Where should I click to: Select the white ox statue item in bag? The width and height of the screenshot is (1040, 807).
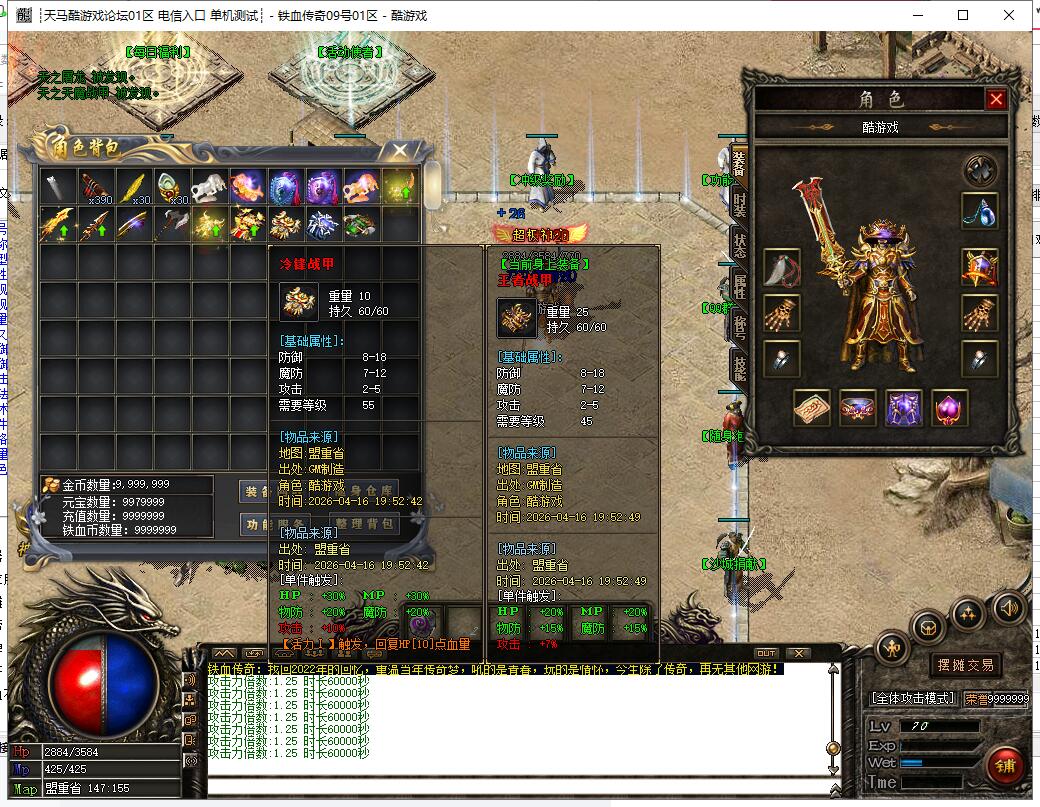point(210,186)
